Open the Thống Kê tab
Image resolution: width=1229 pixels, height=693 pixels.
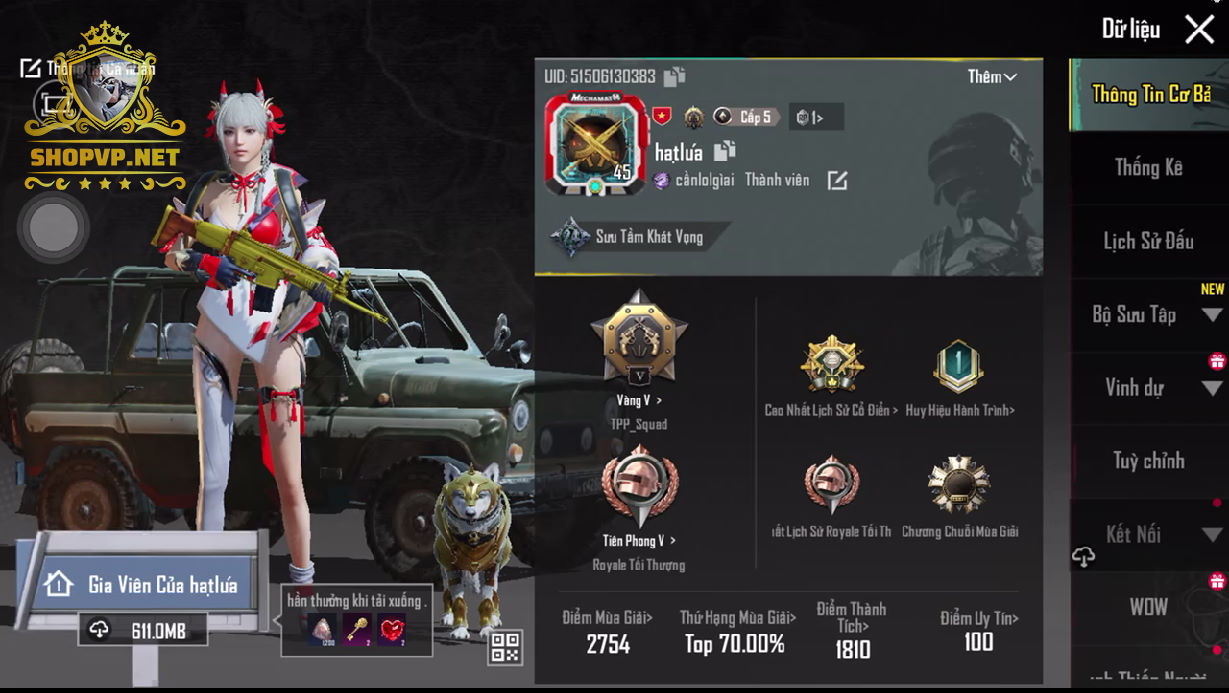(1148, 168)
